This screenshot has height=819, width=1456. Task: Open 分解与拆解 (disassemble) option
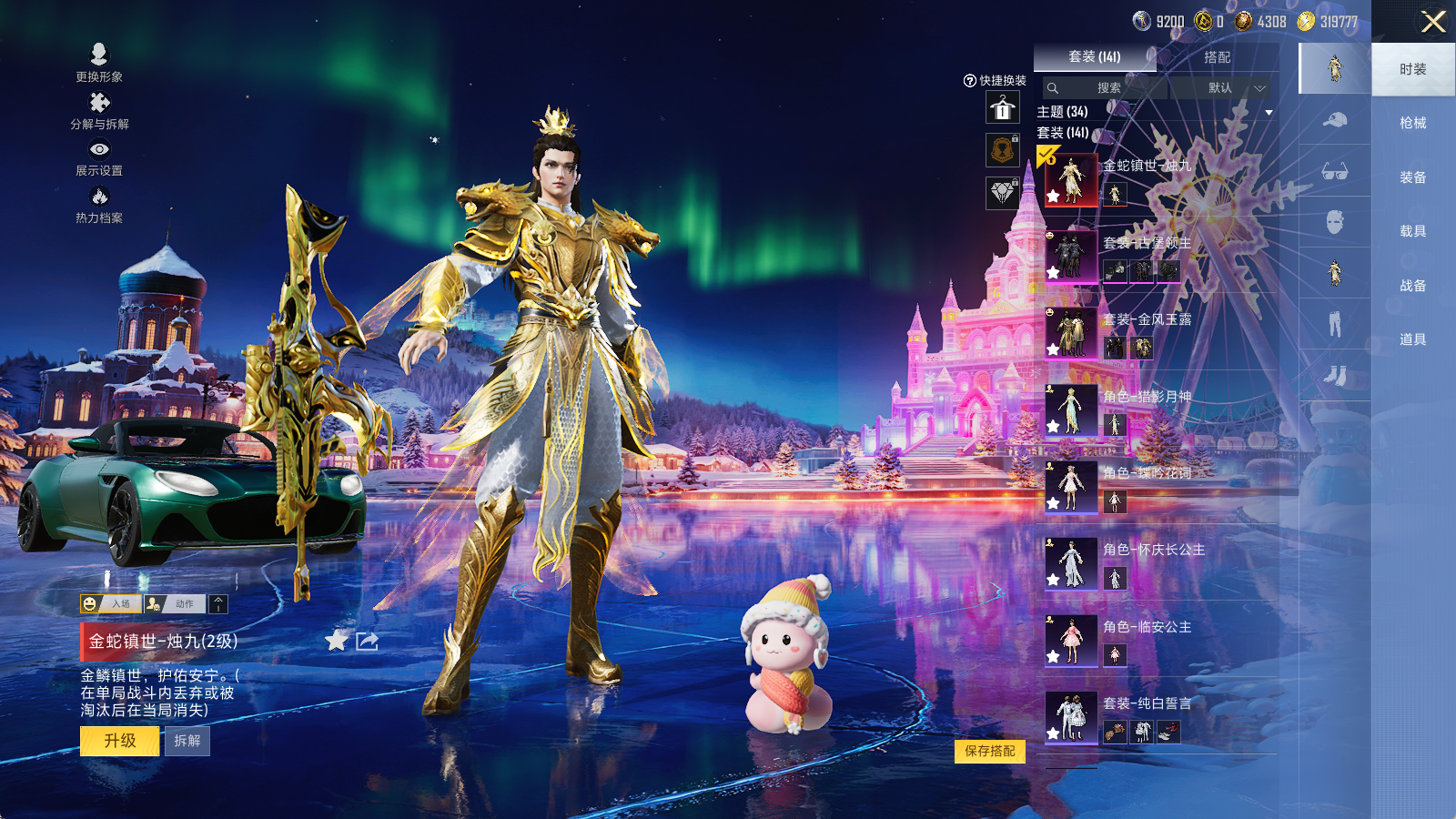point(99,110)
